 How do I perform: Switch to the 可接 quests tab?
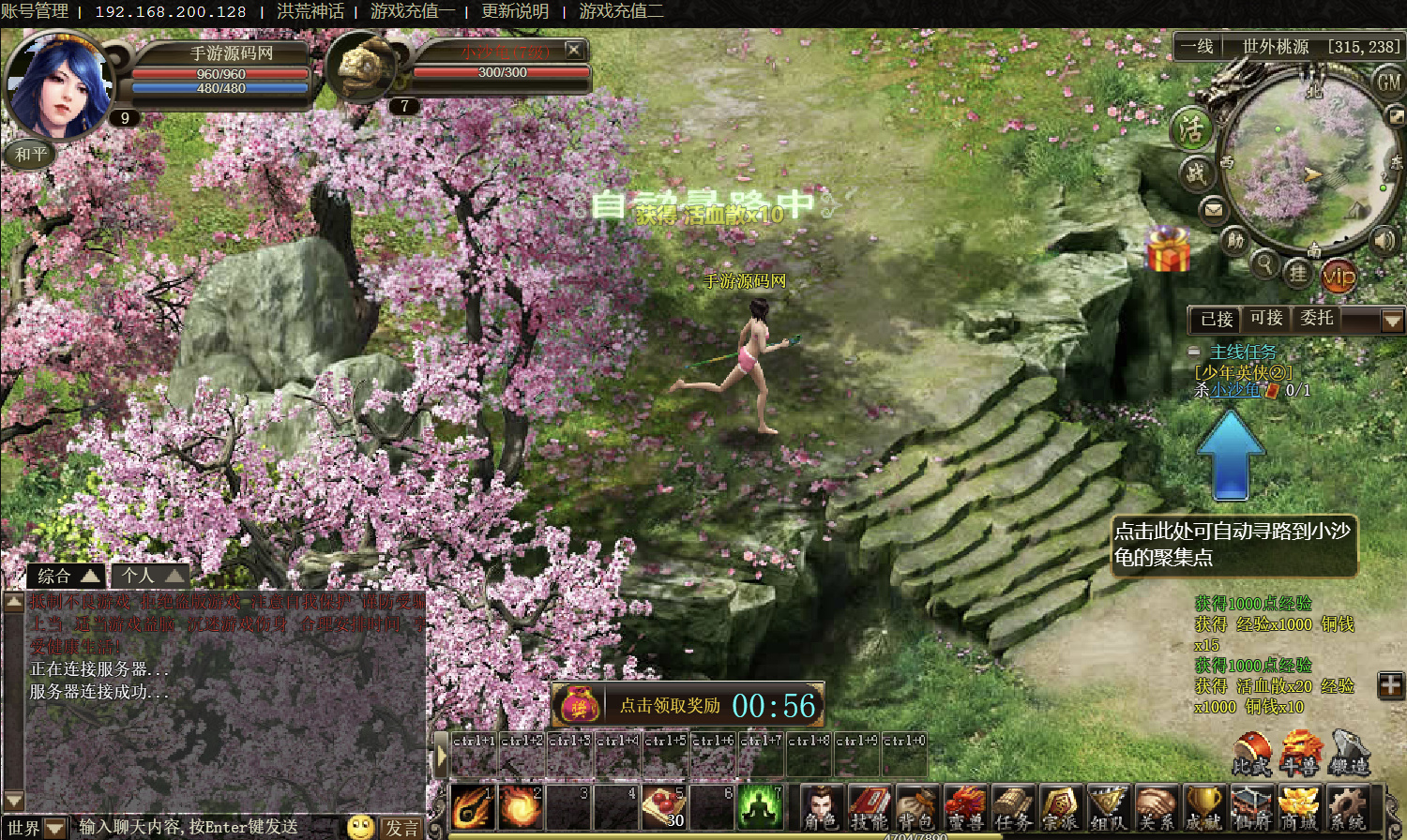coord(1266,319)
